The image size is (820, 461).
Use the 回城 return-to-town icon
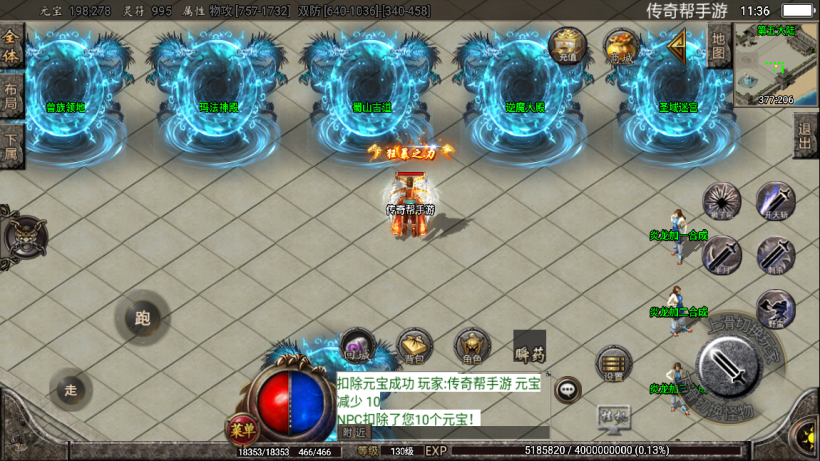357,346
